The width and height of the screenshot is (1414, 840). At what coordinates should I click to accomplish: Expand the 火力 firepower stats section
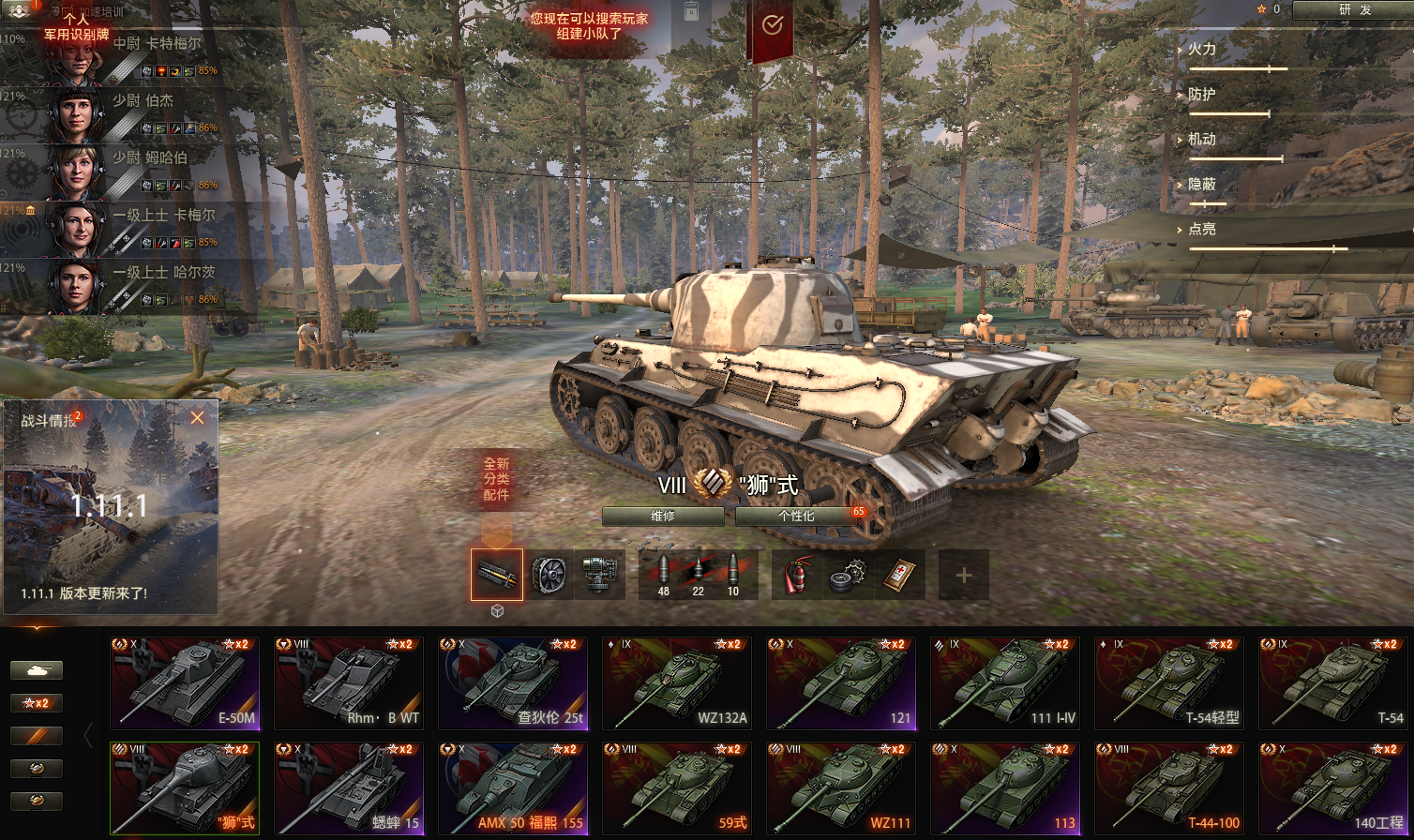(1203, 50)
